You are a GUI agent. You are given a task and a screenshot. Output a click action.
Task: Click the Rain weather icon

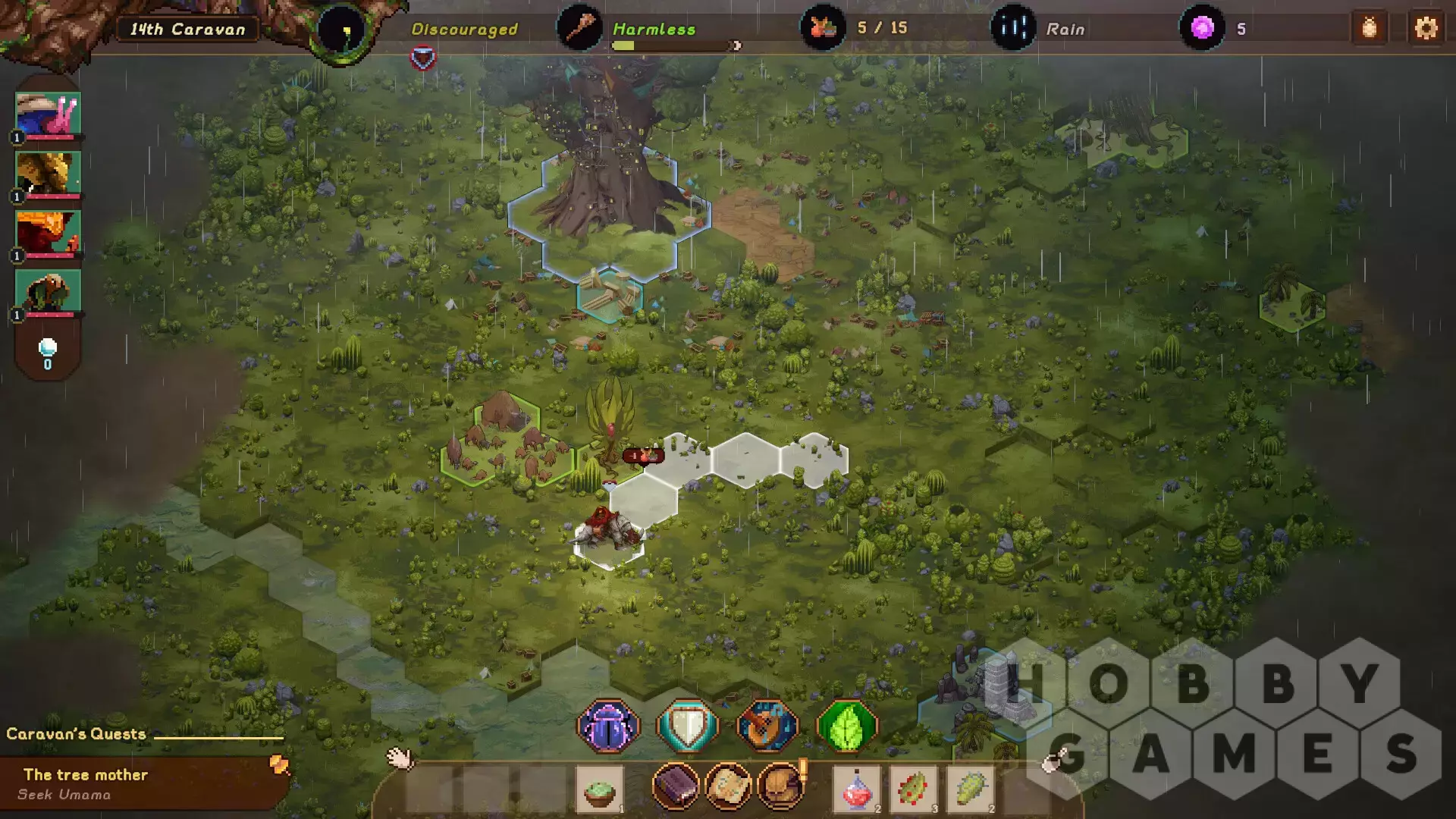tap(1012, 29)
